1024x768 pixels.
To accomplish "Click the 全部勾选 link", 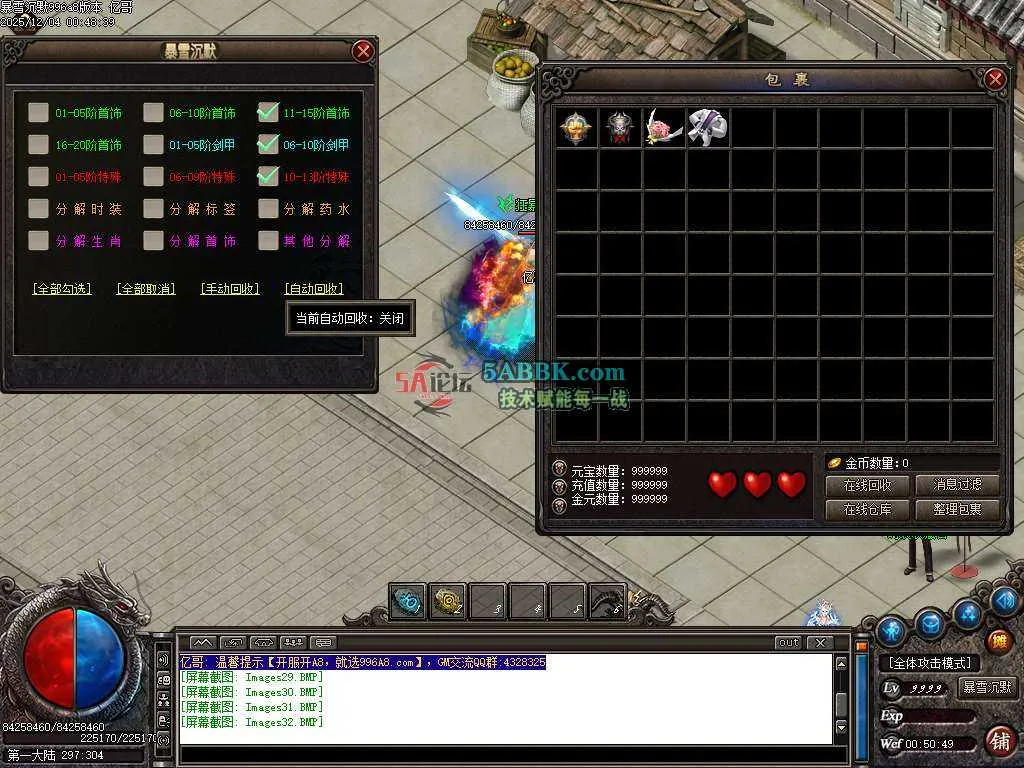I will [62, 289].
